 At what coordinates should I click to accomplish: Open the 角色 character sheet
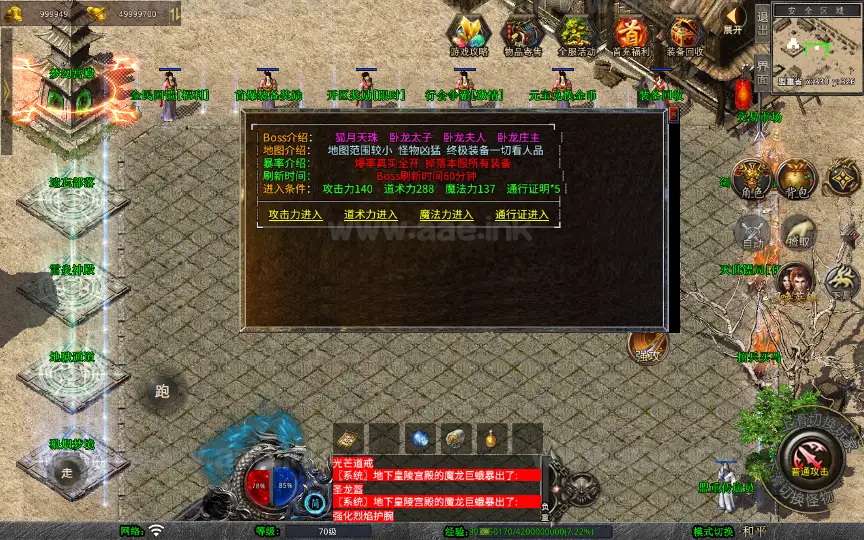[x=752, y=180]
